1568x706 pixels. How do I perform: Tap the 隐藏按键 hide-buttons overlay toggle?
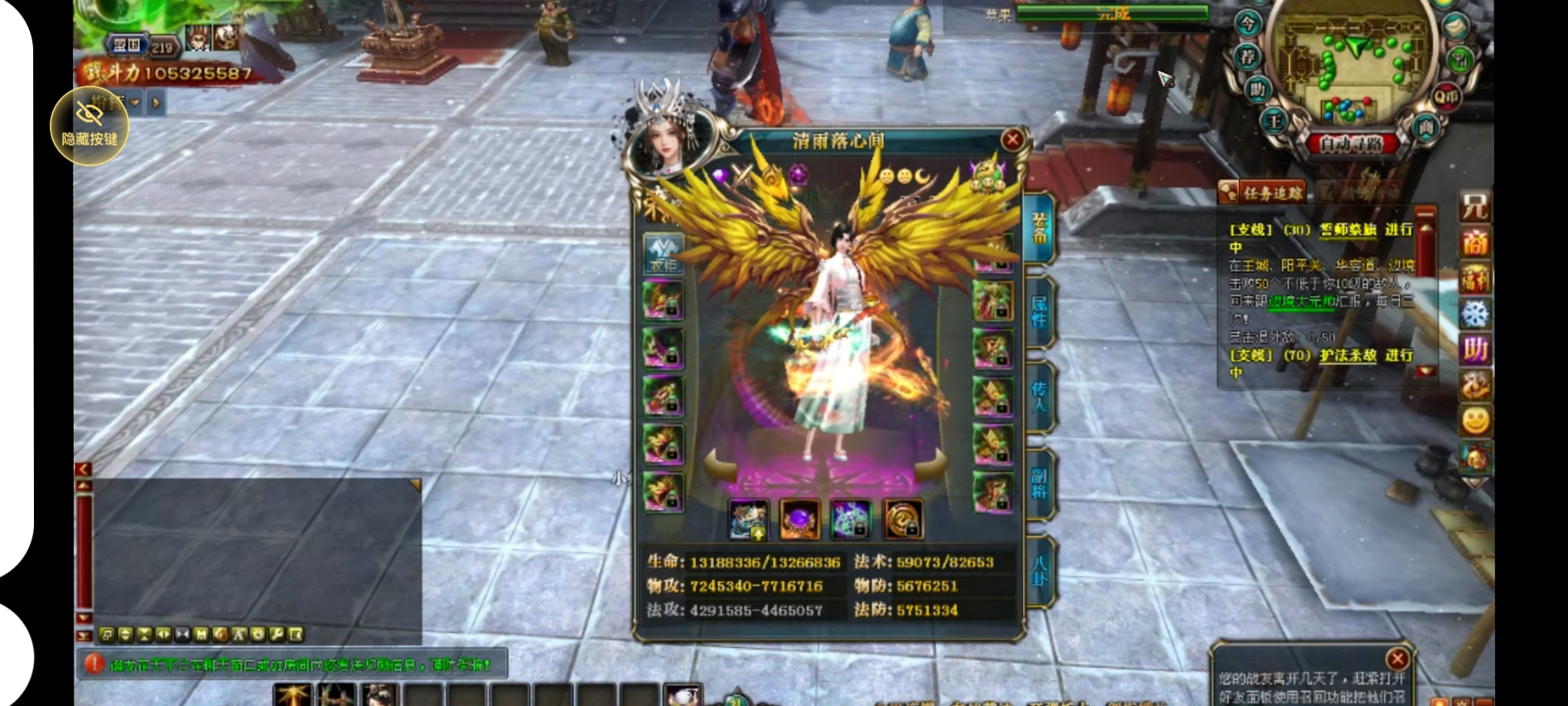coord(89,126)
